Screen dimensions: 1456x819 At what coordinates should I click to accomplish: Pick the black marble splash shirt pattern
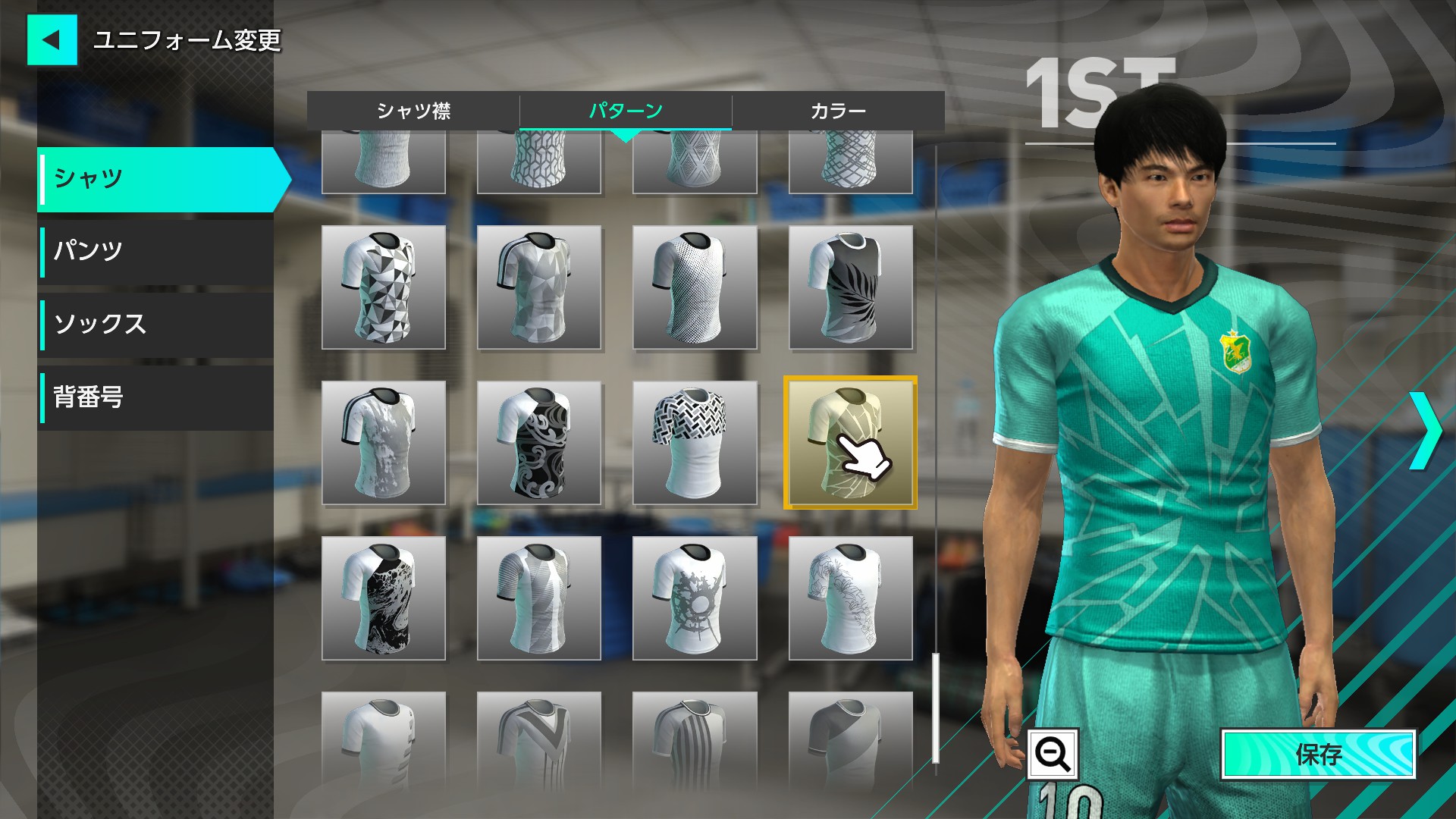click(x=384, y=598)
